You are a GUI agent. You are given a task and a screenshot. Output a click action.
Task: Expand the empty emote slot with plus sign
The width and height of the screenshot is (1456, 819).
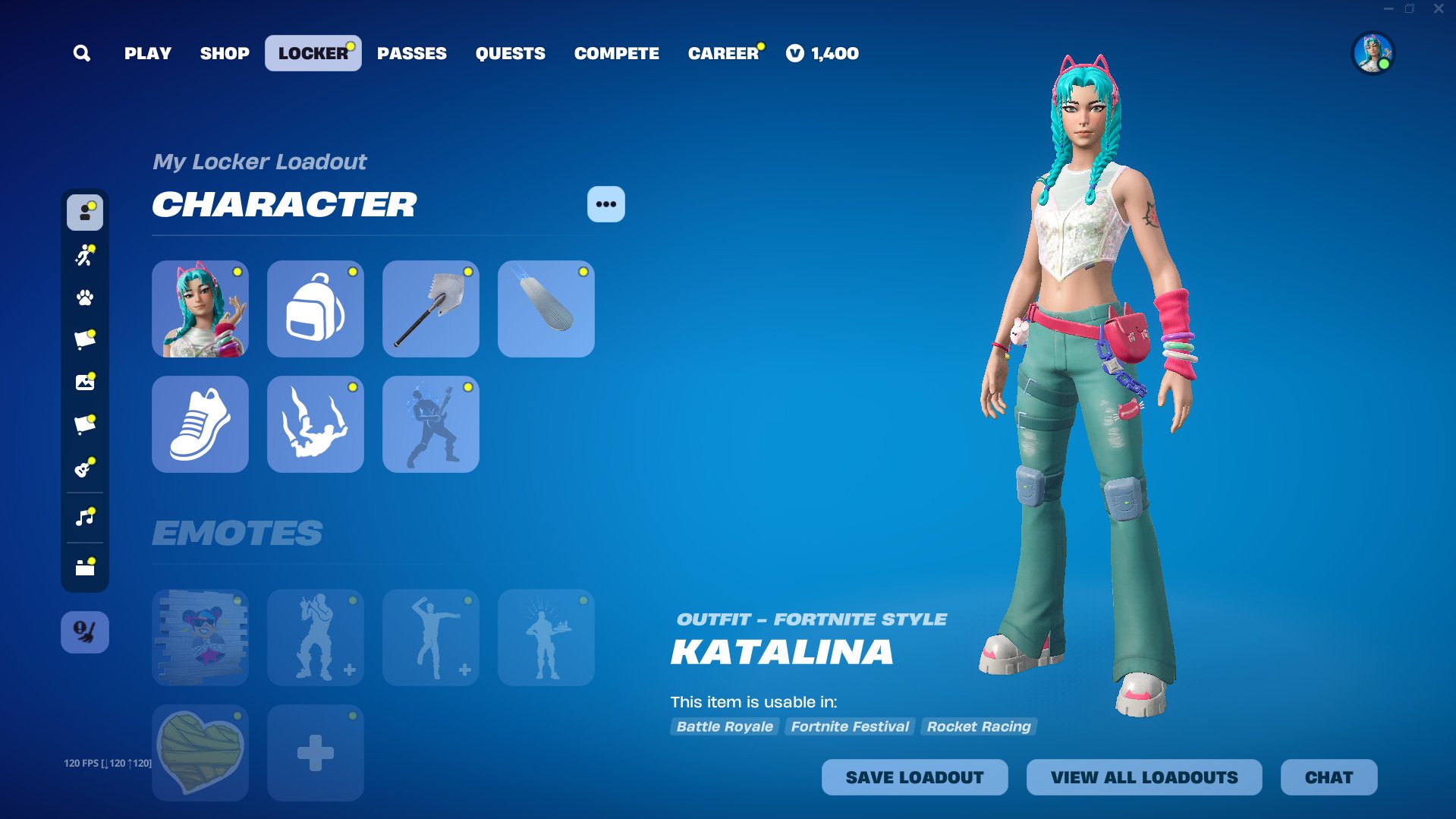[315, 752]
